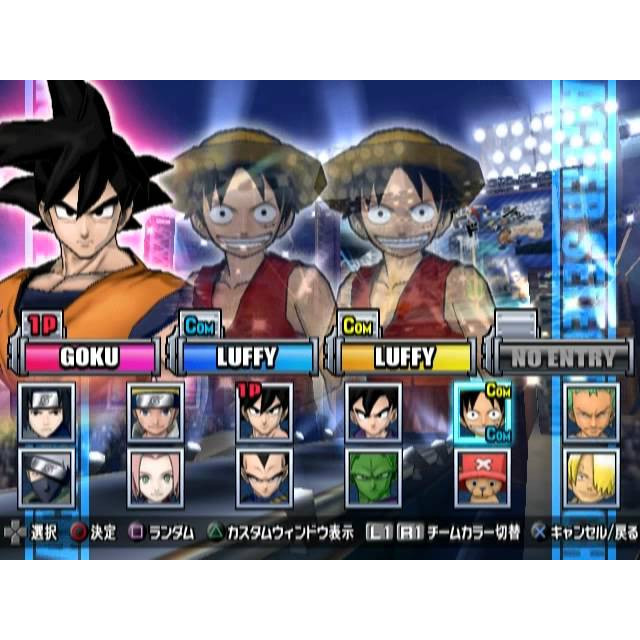Activate the NO ENTRY player slot
640x640 pixels.
[561, 357]
